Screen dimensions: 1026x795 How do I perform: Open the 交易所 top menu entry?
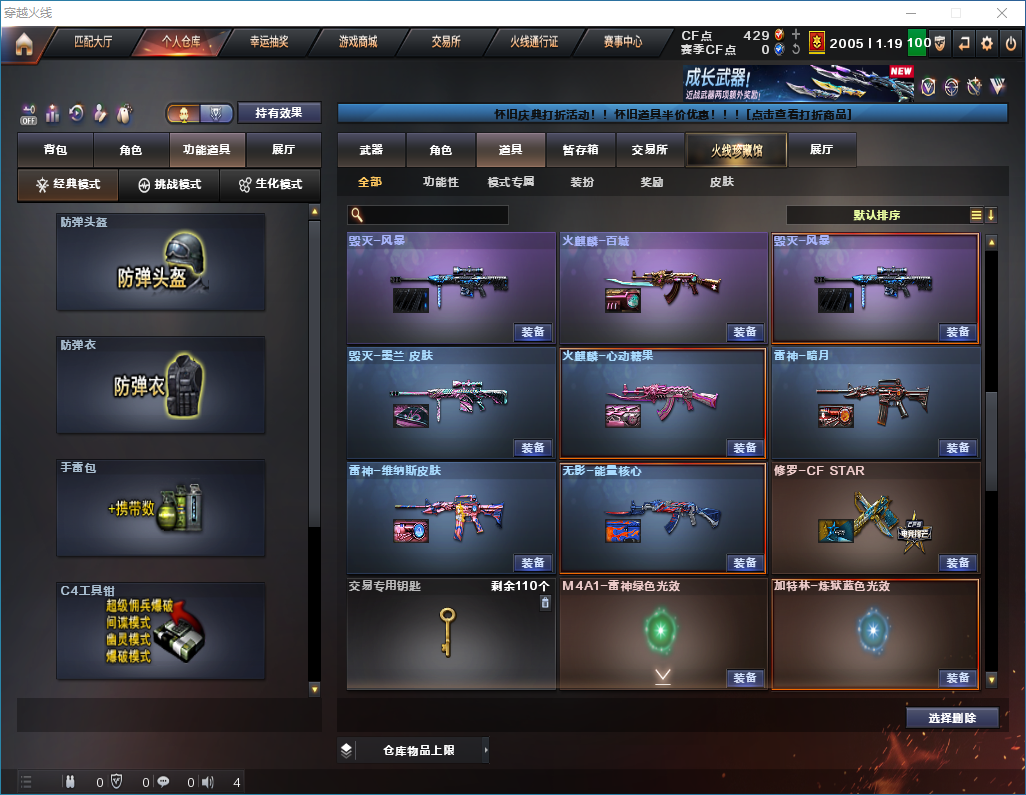(446, 42)
